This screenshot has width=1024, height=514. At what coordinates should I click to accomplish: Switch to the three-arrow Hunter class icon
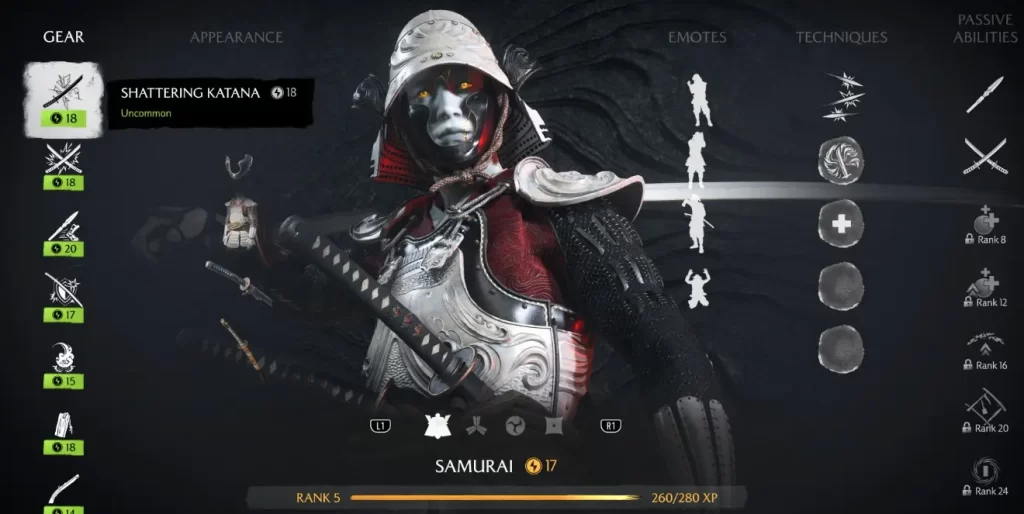pos(476,426)
